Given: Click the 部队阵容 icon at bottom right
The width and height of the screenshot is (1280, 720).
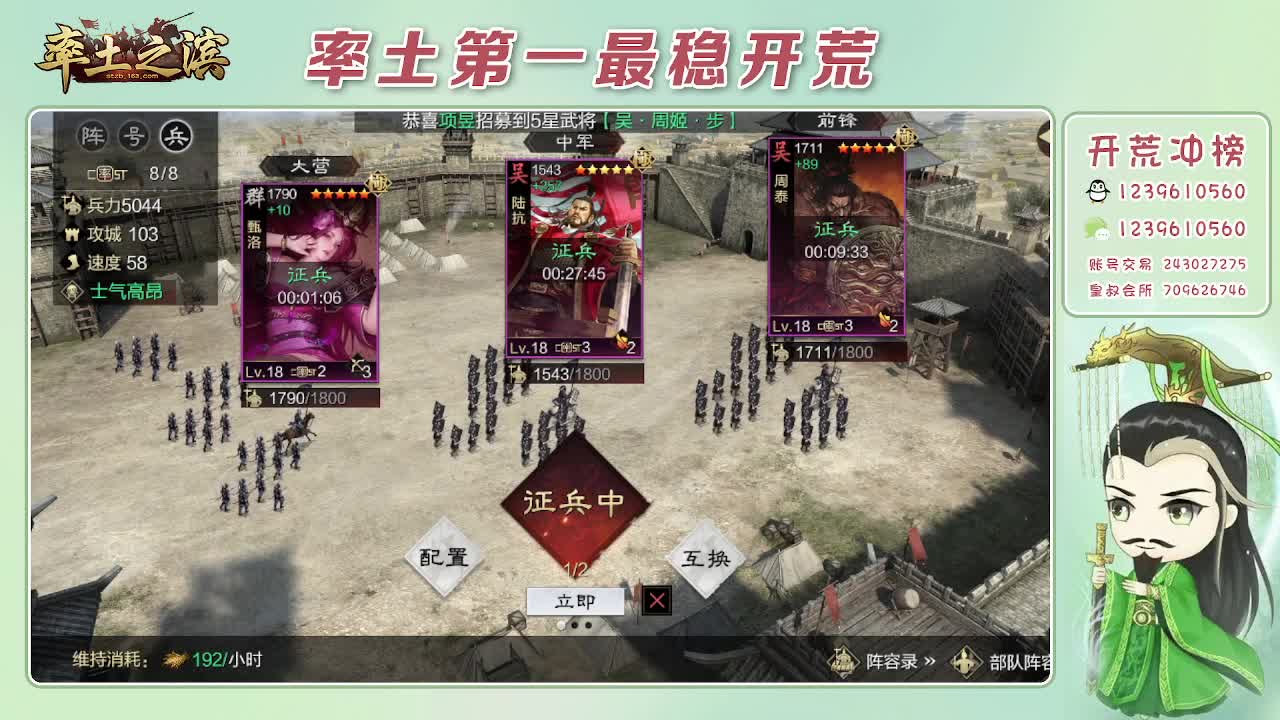Looking at the screenshot, I should (965, 662).
